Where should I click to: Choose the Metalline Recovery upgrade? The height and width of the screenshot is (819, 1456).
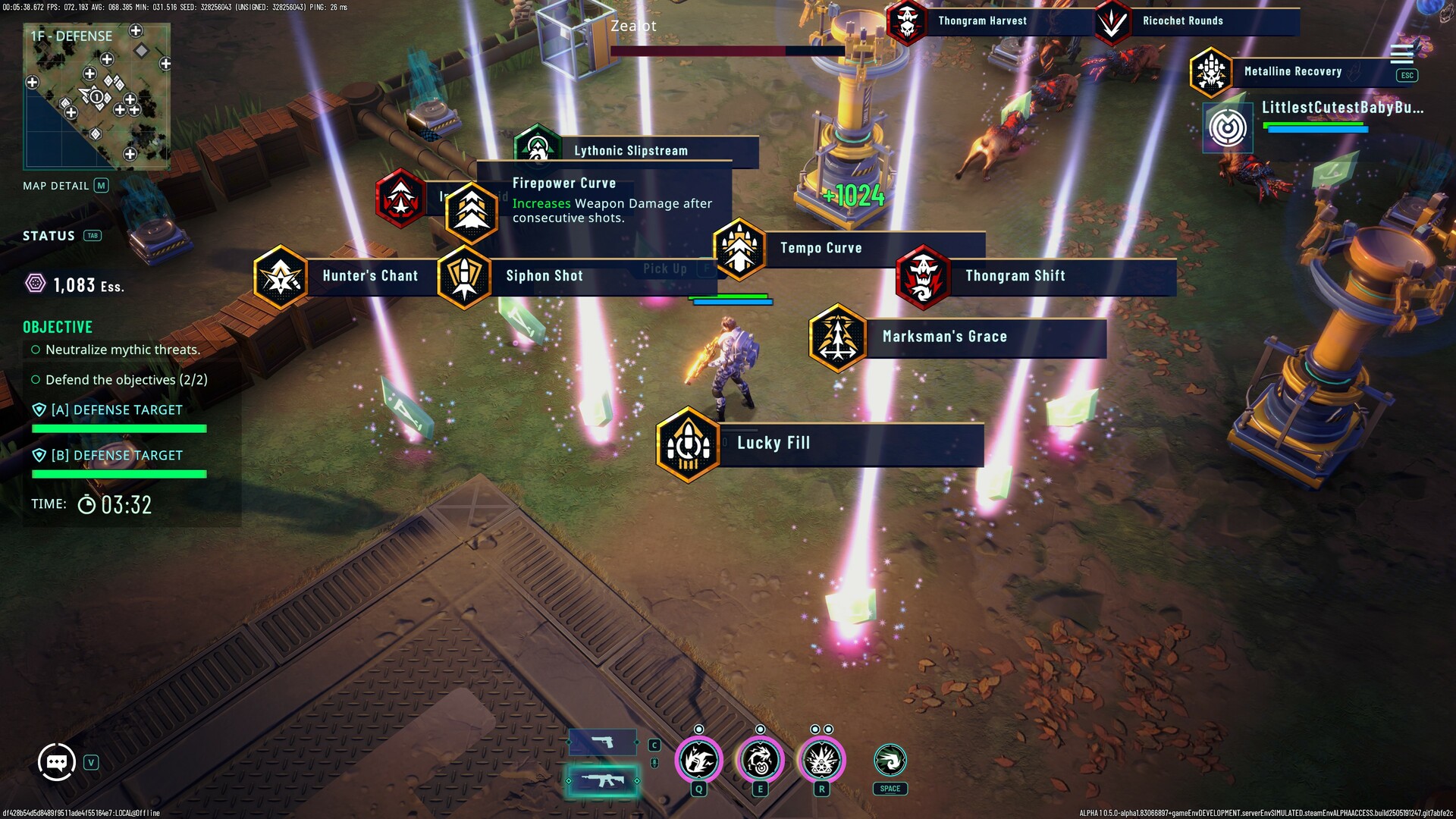(1292, 72)
